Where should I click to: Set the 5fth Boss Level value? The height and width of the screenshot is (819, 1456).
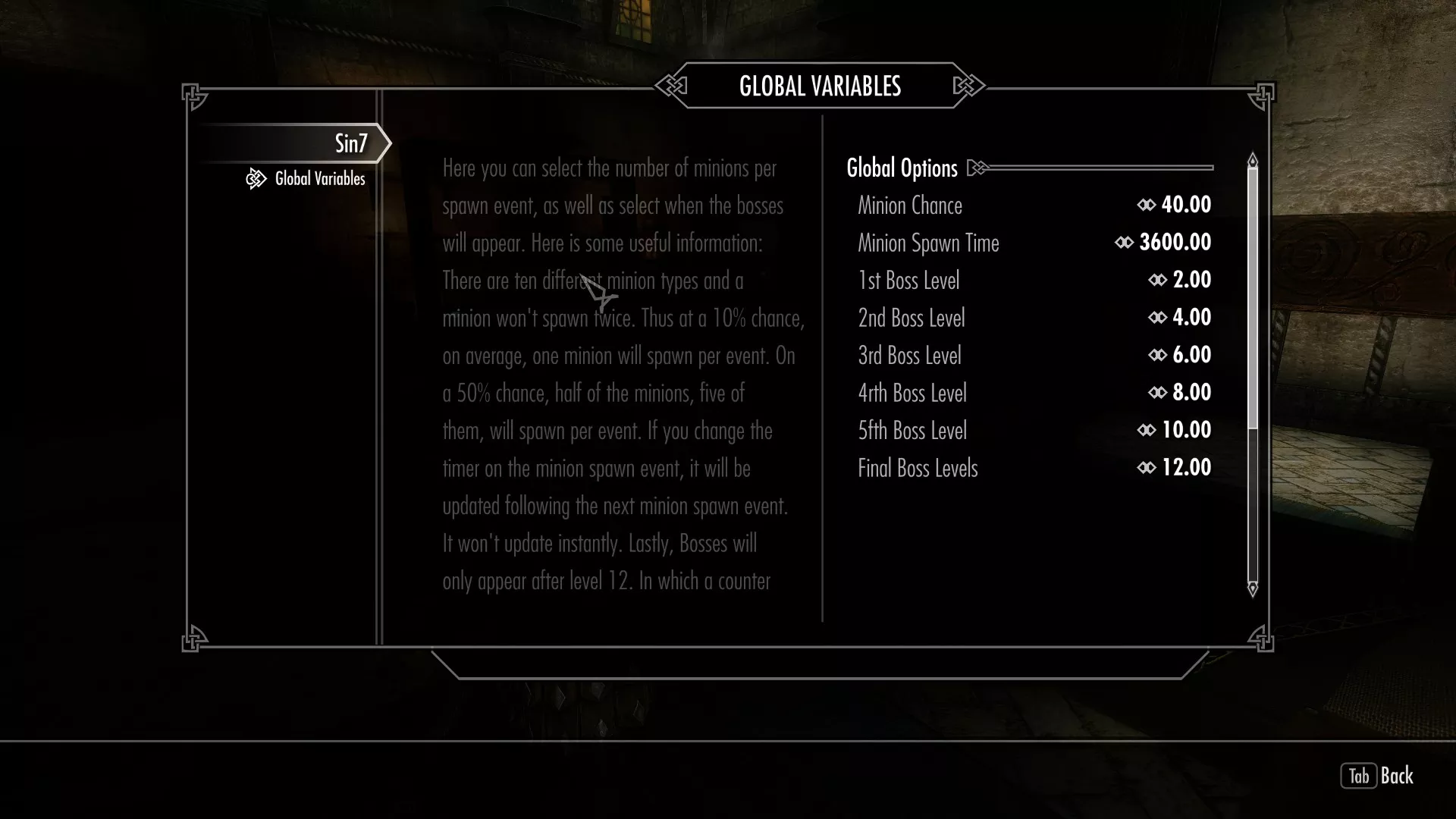[x=1034, y=430]
